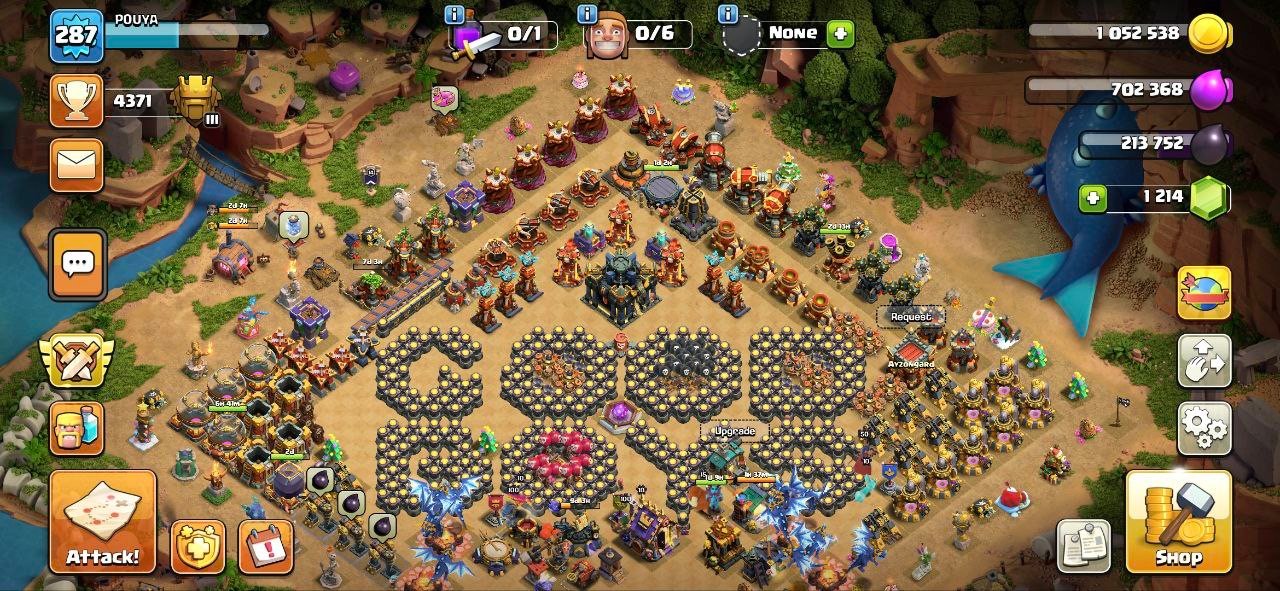
Task: Open the calendar events button
Action: 266,546
